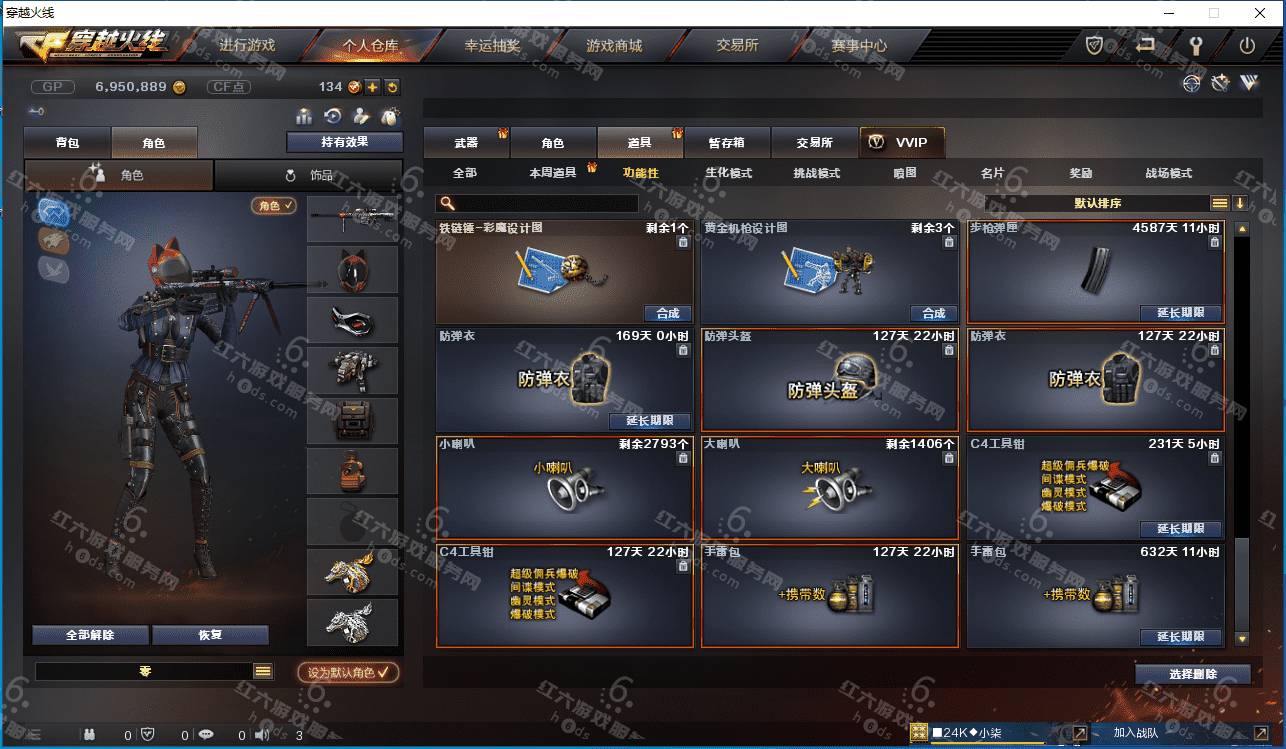Go to 幸运抽奖 lucky draw
Viewport: 1286px width, 749px height.
pos(492,46)
